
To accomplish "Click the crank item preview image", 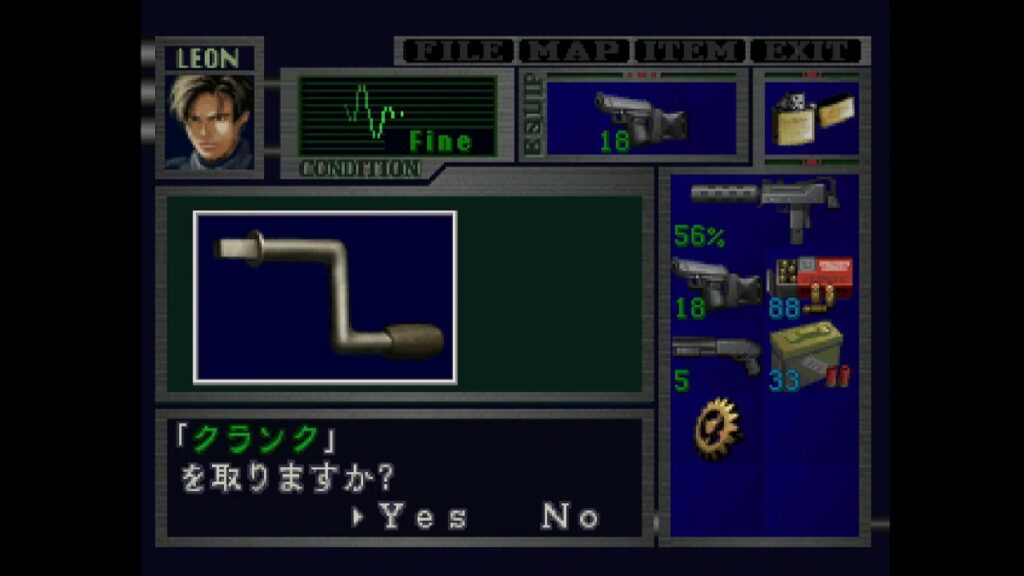I will (x=325, y=297).
